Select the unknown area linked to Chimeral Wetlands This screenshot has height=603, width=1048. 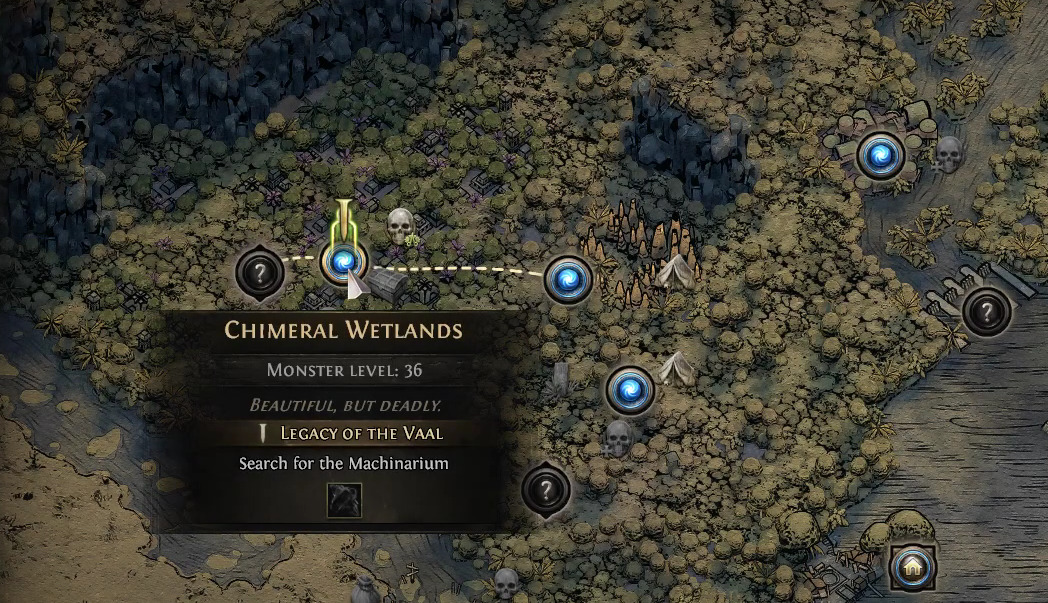(259, 271)
